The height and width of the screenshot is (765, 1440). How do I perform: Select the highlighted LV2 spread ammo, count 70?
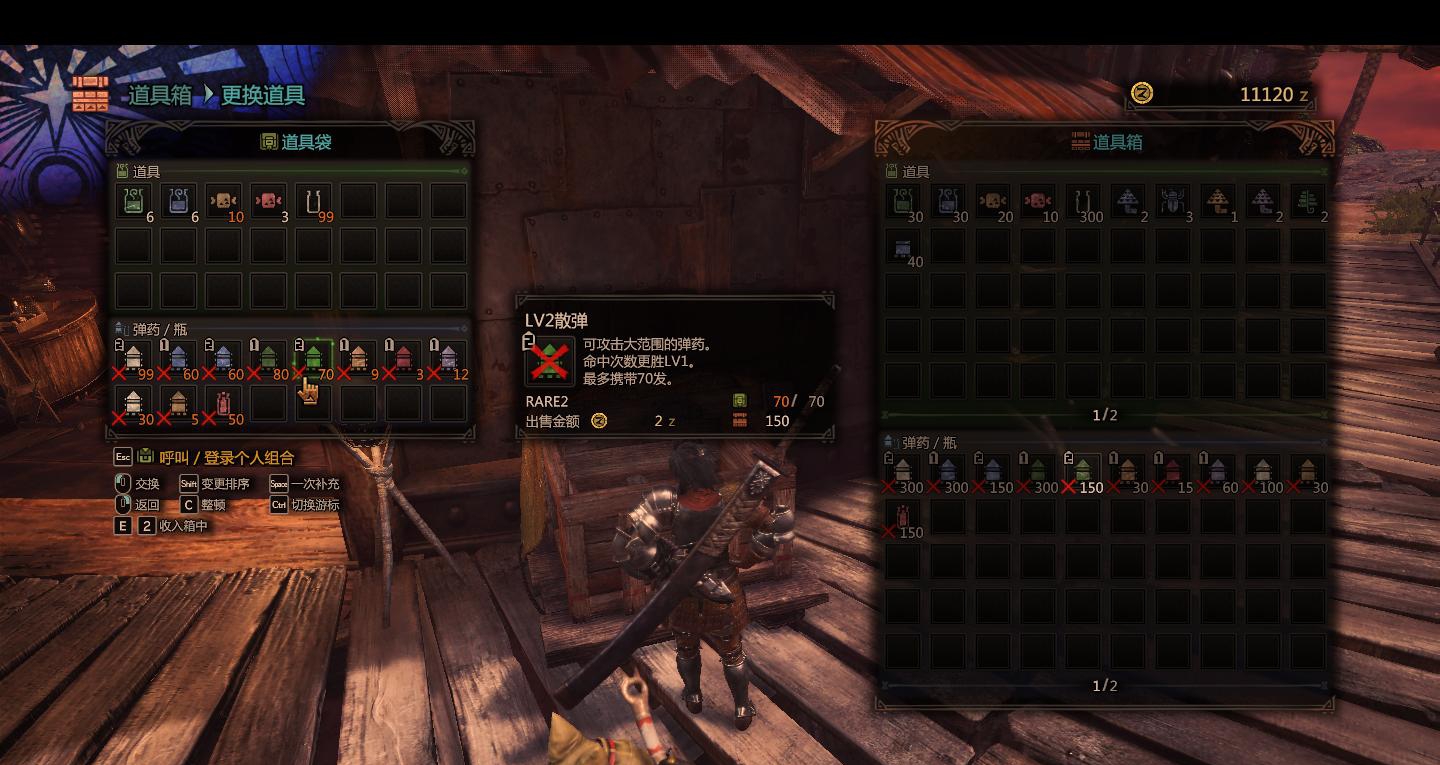[x=313, y=357]
